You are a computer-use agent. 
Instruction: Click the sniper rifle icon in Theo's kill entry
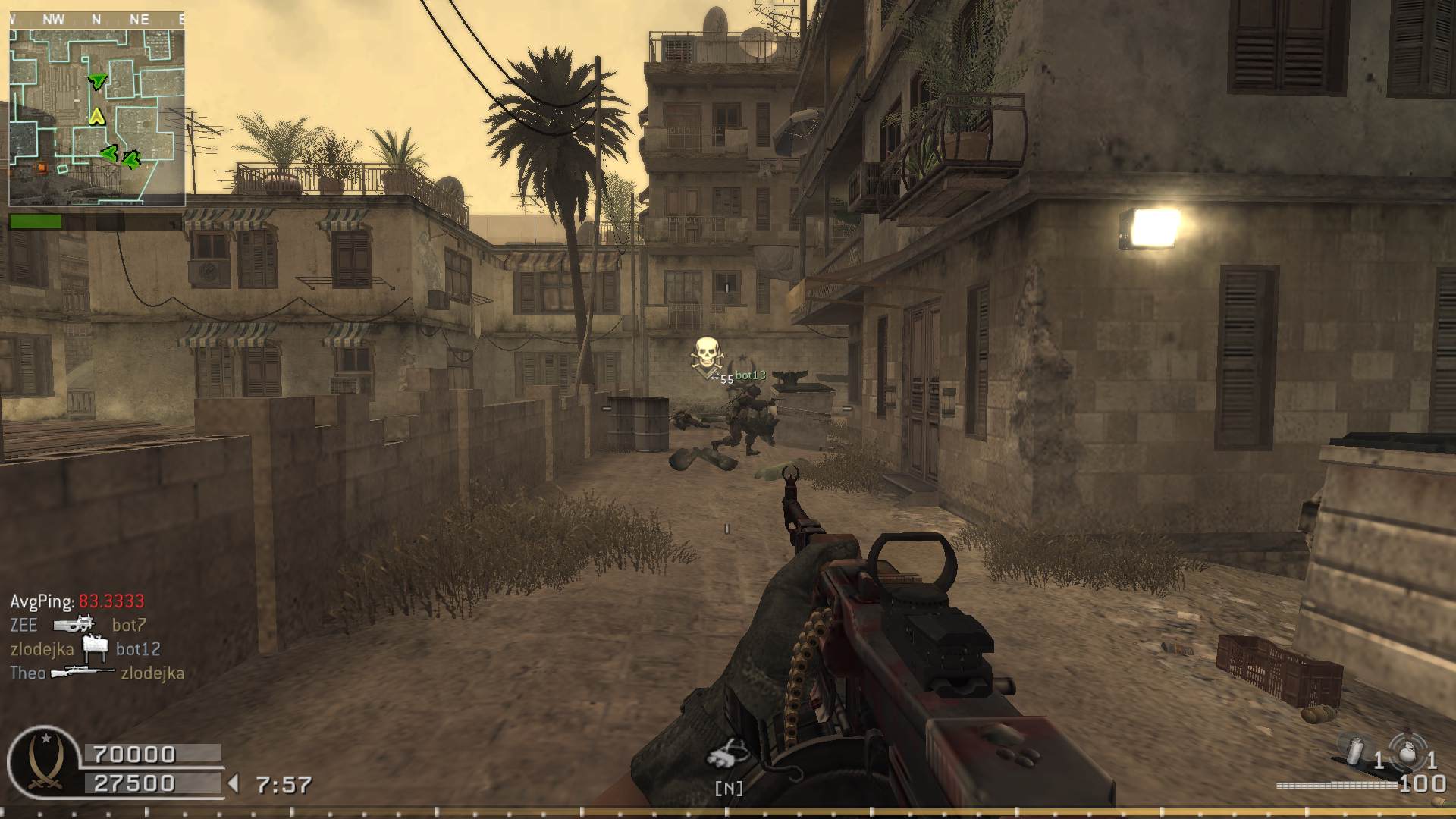click(82, 672)
